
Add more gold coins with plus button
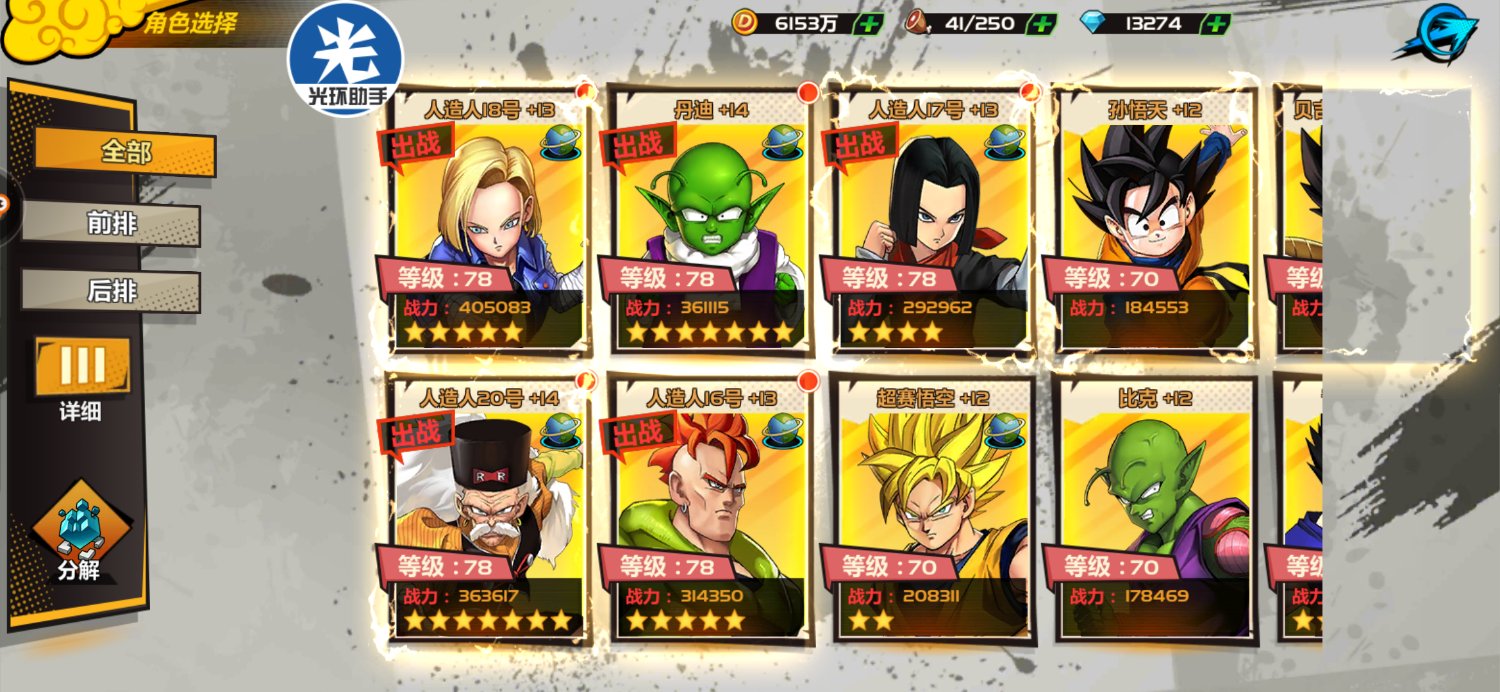[x=868, y=24]
